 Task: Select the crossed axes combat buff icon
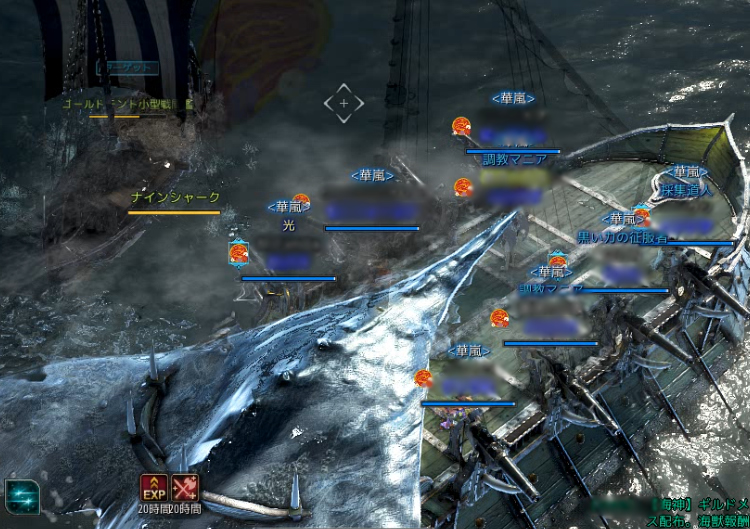coord(185,487)
